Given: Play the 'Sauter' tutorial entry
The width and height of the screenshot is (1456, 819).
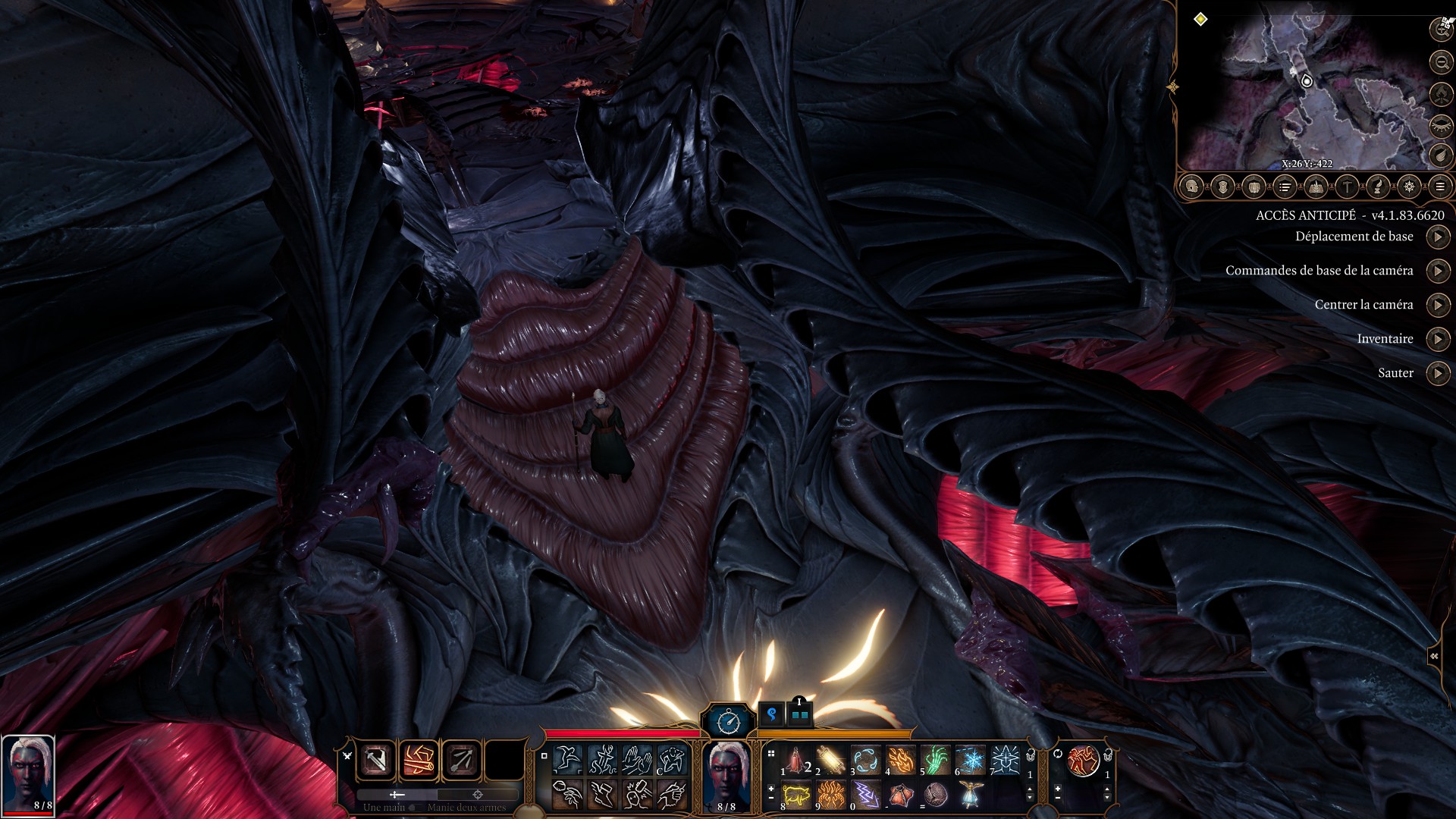Looking at the screenshot, I should (x=1438, y=373).
